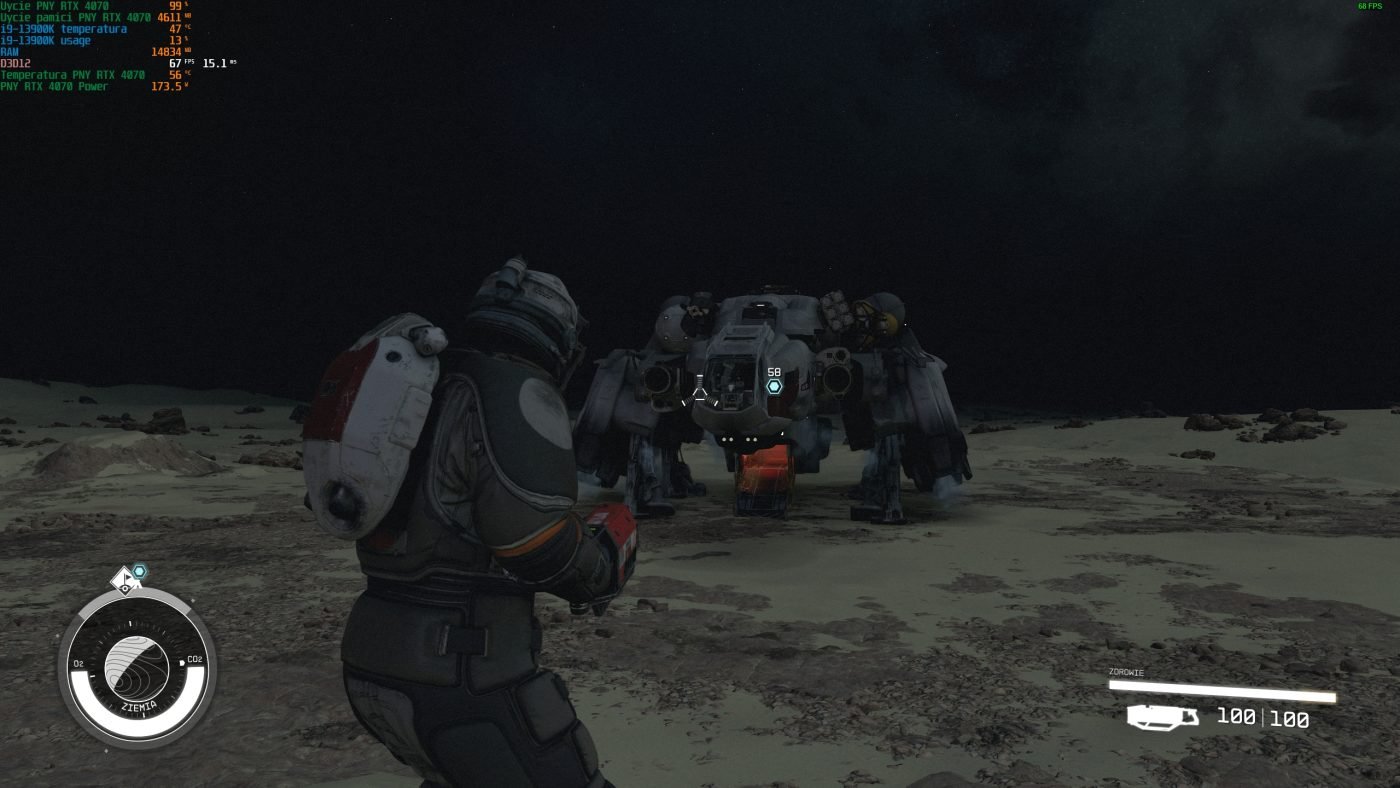Click the blue hexagon marker on the compass
The image size is (1400, 788).
[140, 571]
